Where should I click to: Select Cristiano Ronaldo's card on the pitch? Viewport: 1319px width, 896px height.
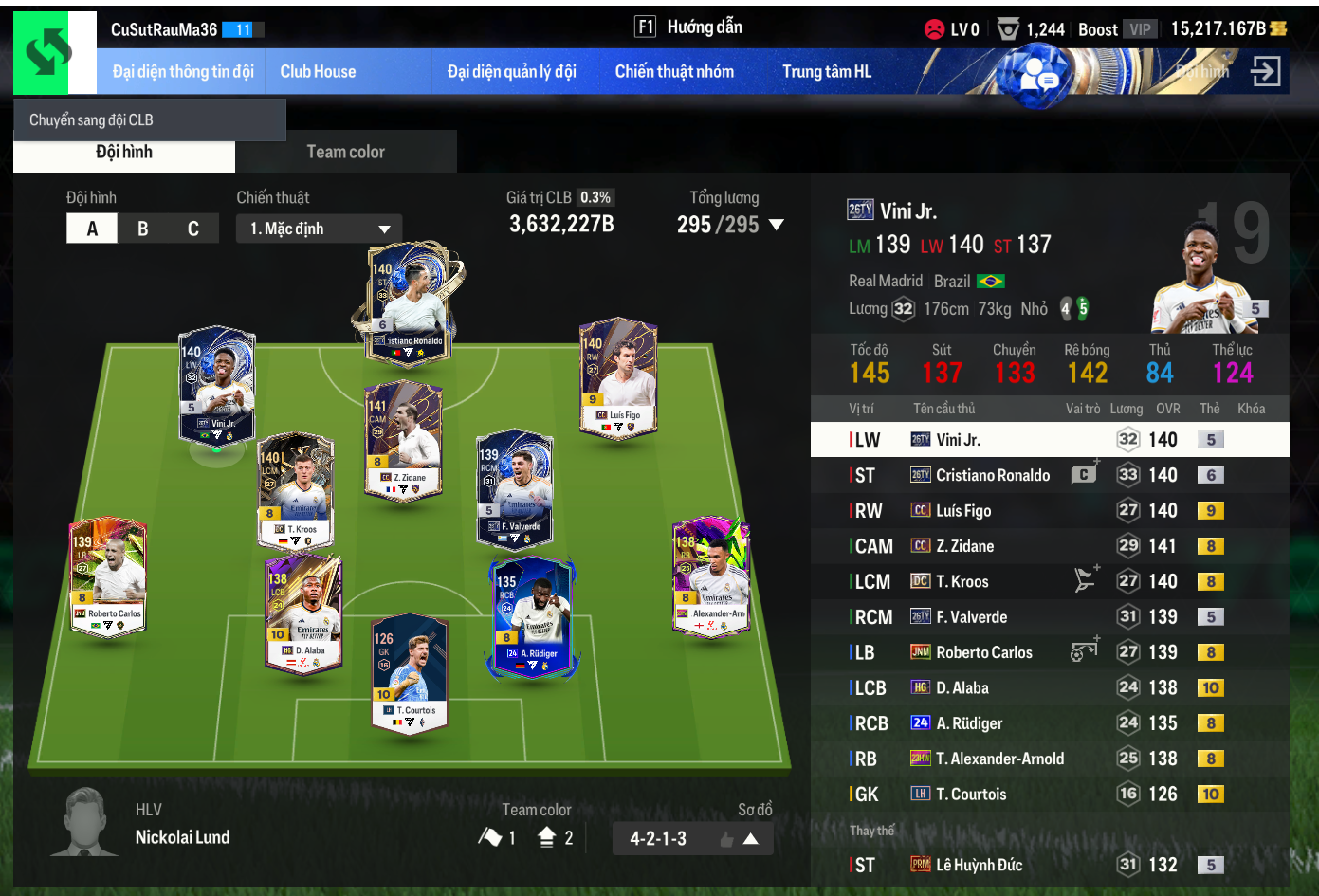(409, 303)
